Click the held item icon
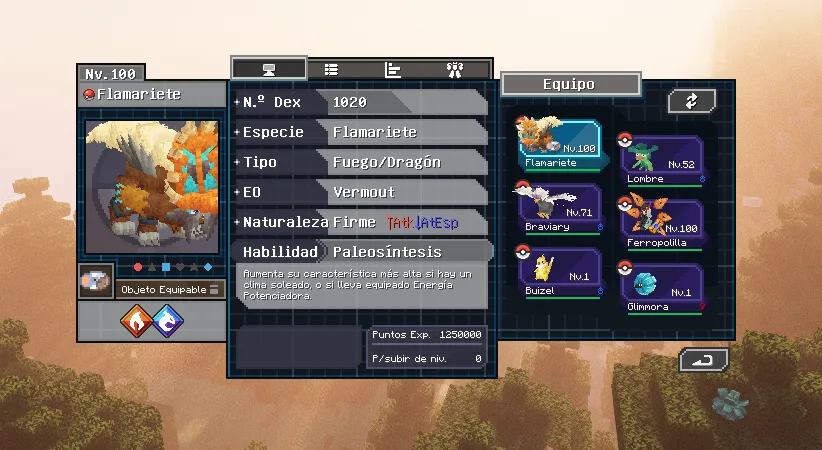822x450 pixels. pyautogui.click(x=97, y=282)
